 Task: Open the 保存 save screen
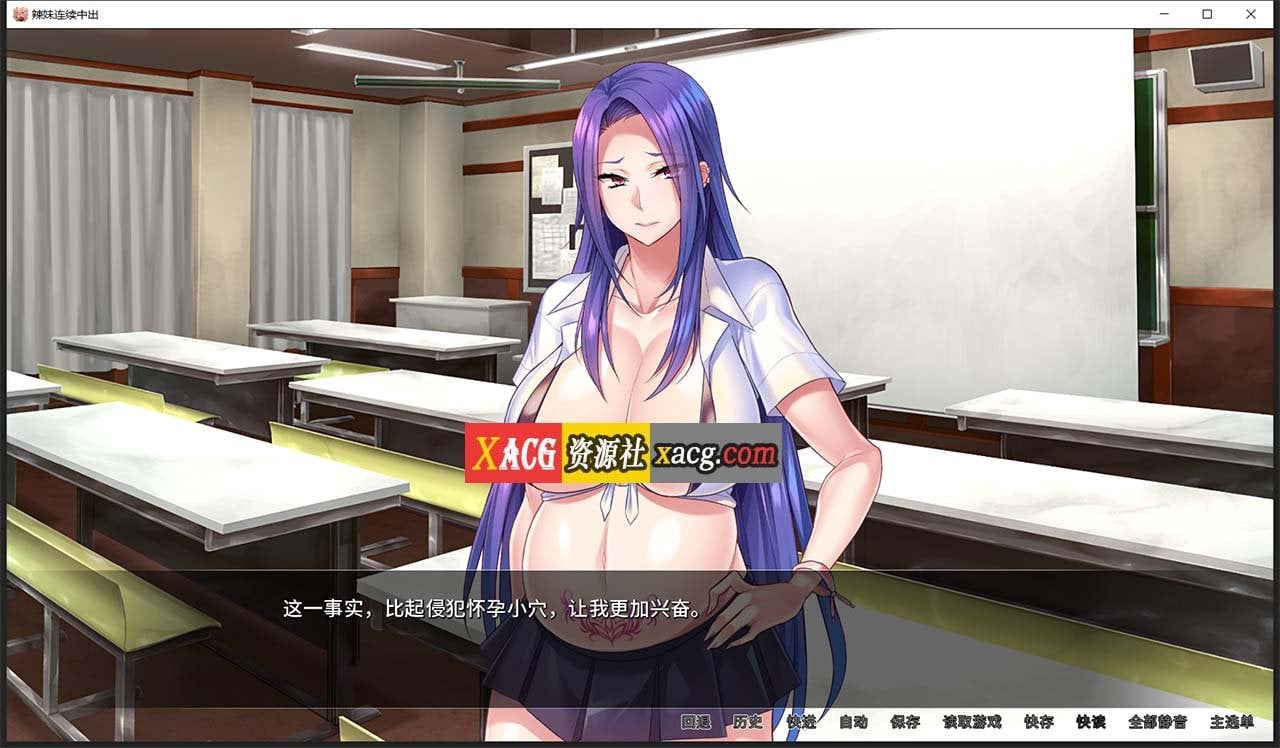pos(906,723)
